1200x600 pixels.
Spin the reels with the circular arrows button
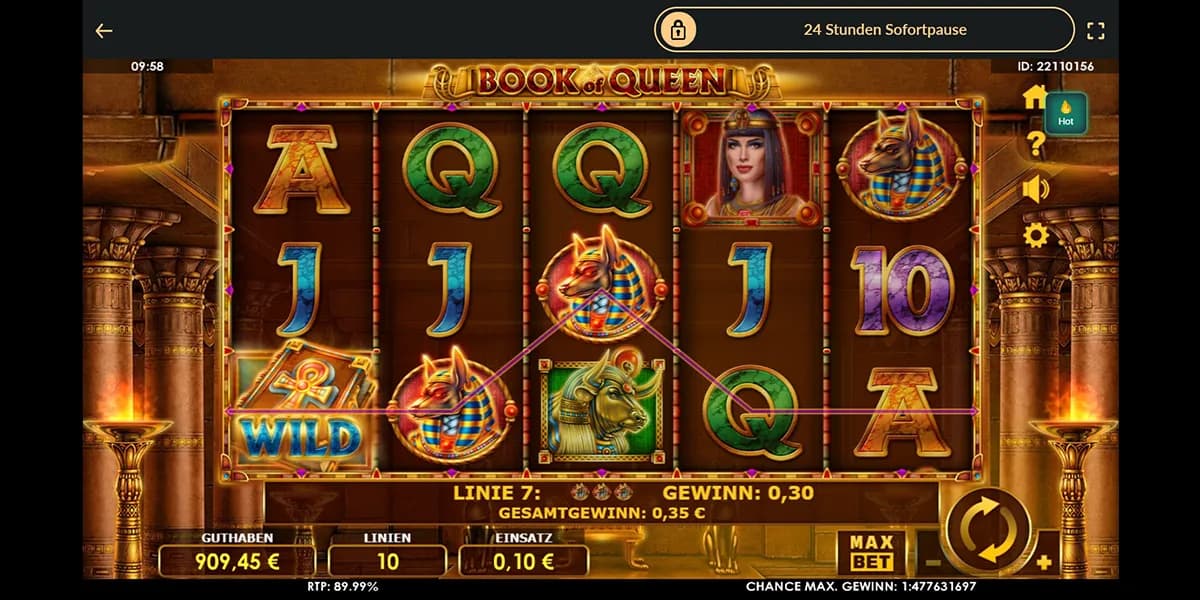pos(989,530)
